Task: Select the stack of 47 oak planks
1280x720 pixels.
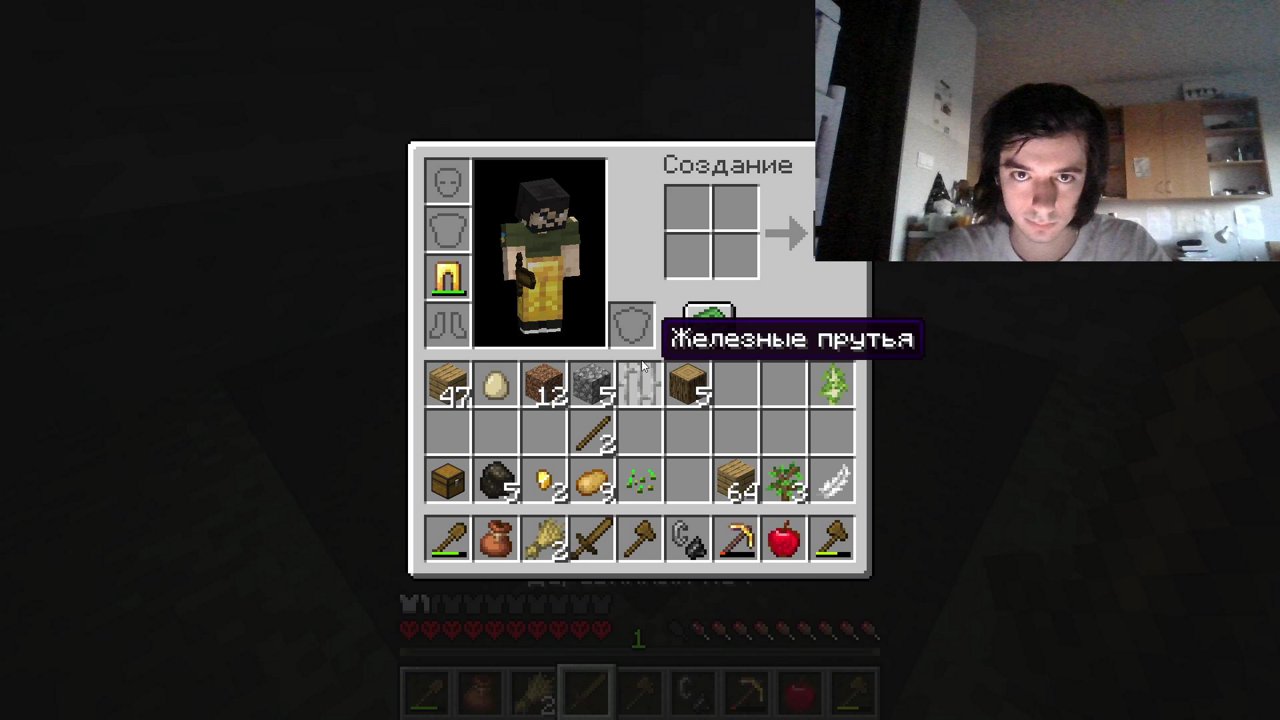Action: [x=447, y=385]
